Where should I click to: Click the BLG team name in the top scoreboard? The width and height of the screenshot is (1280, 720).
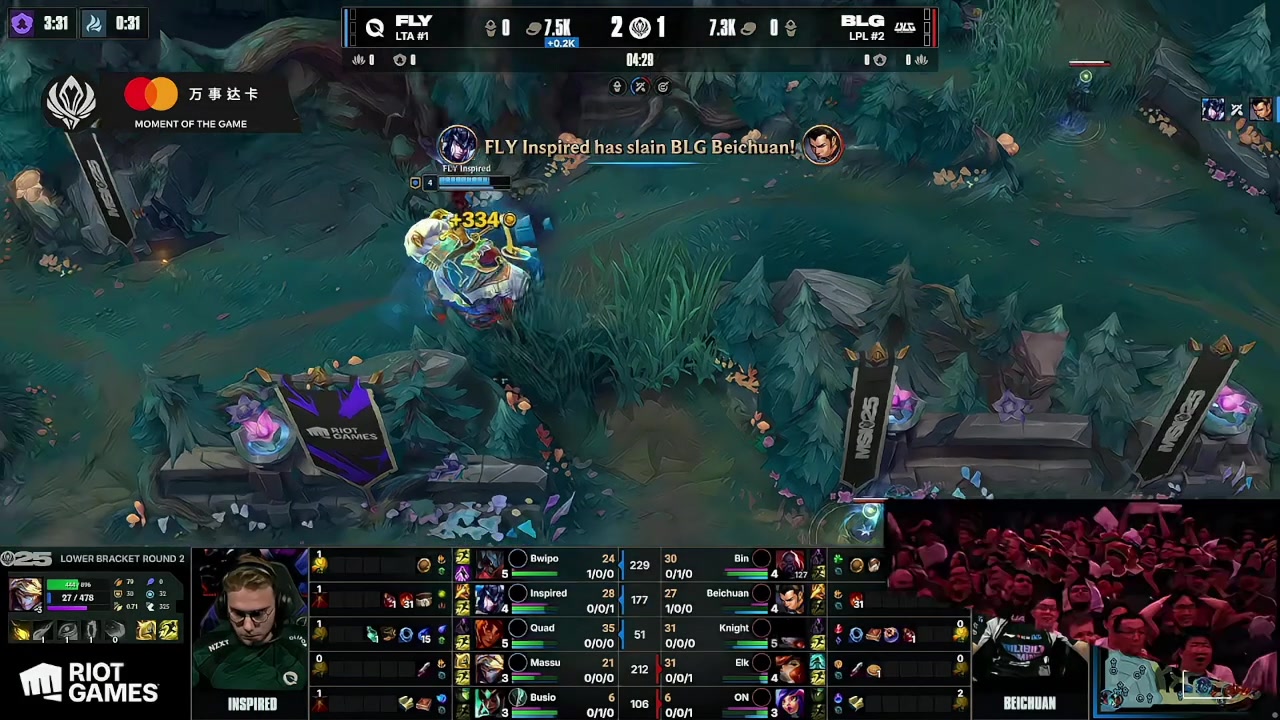[x=862, y=21]
